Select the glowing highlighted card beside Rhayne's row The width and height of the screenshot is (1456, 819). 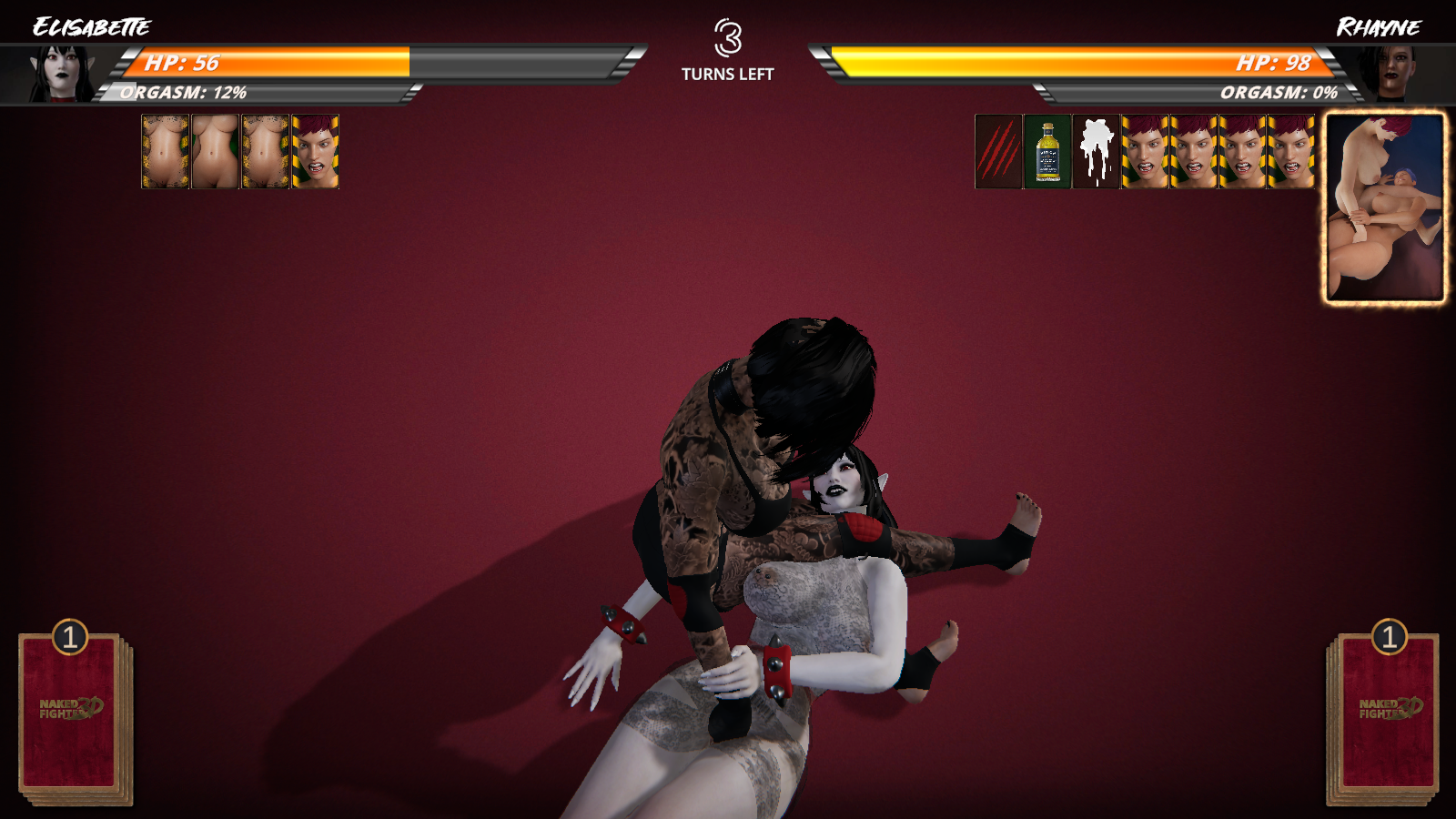click(1384, 207)
